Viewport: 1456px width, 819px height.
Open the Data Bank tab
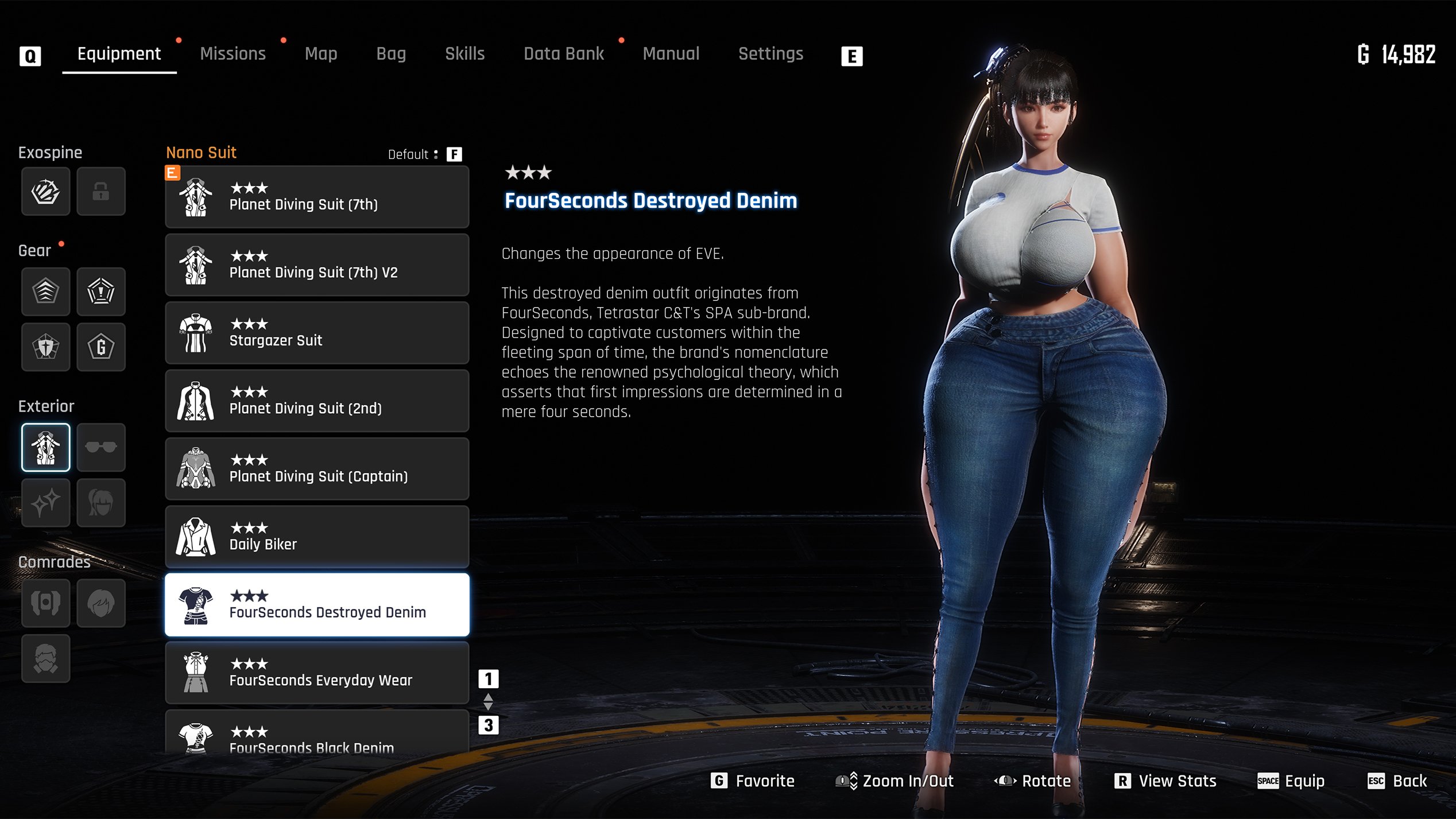click(563, 54)
